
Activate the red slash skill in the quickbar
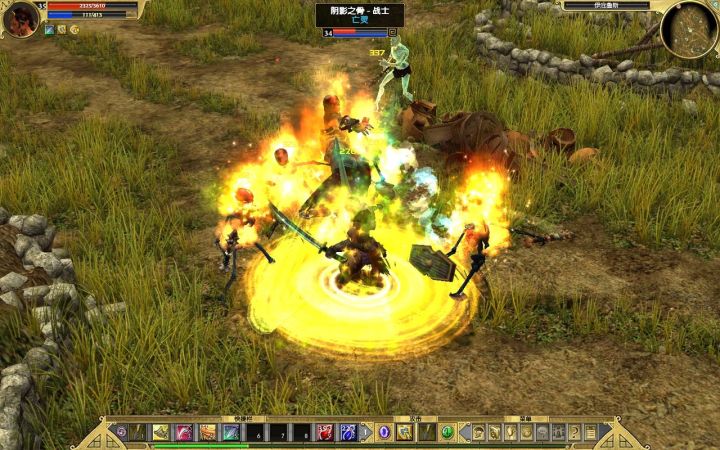184,432
